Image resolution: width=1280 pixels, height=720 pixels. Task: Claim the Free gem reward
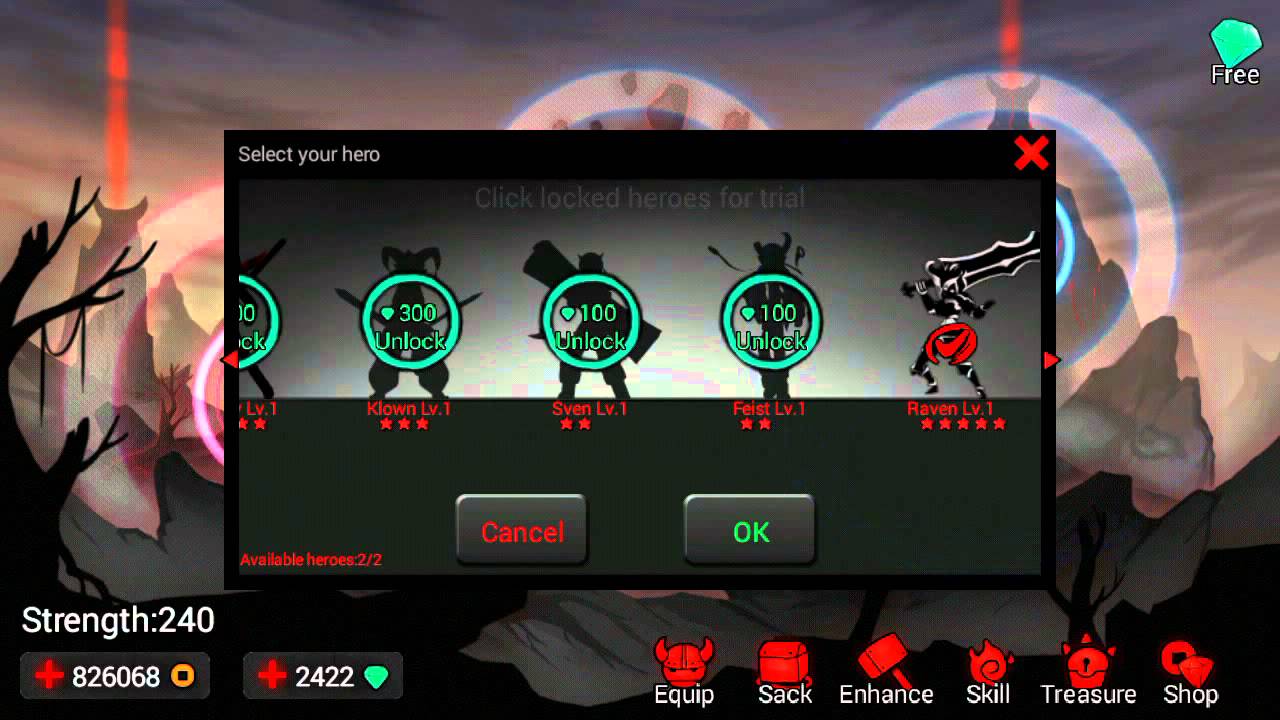click(1236, 45)
